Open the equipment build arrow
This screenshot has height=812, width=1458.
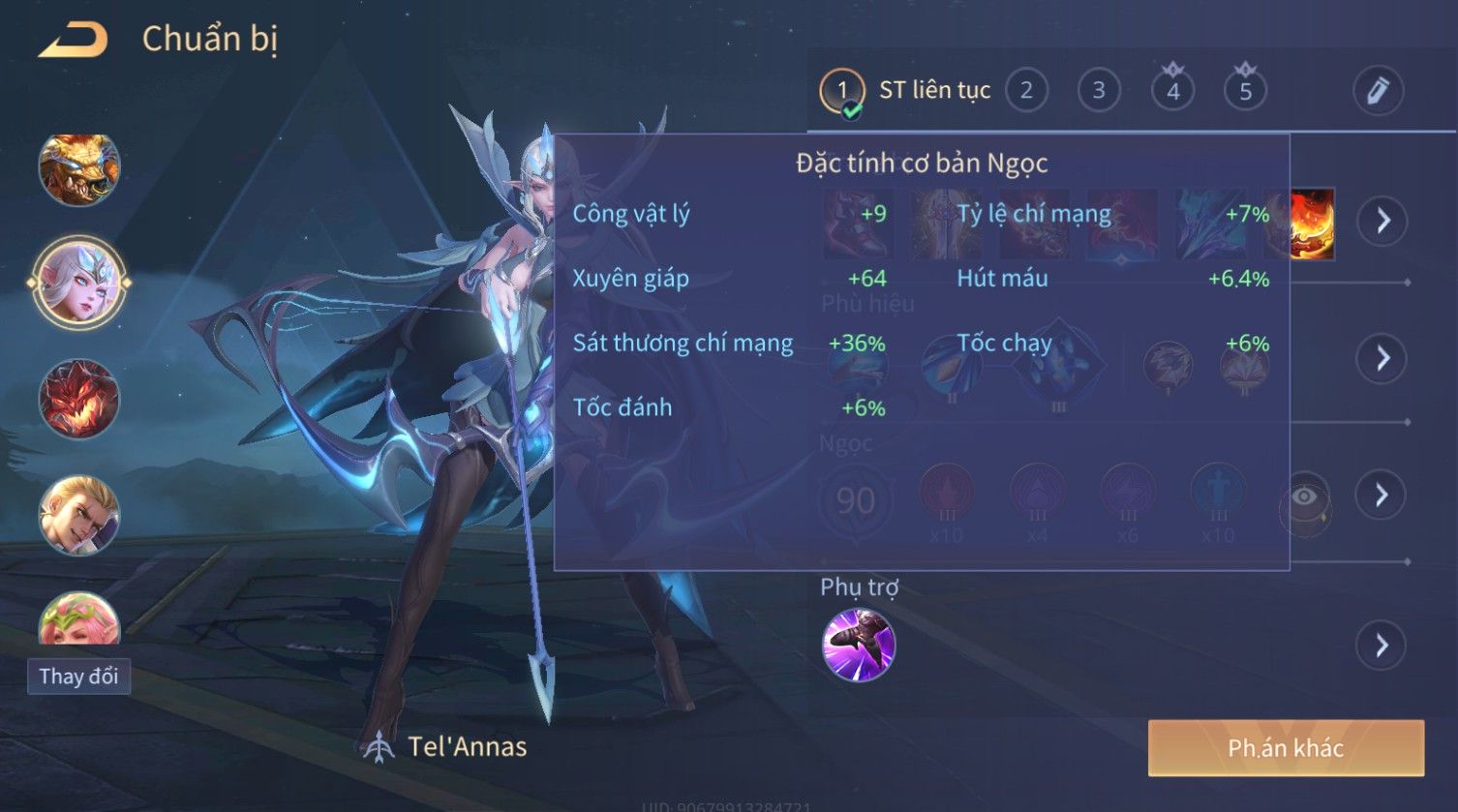(1382, 221)
